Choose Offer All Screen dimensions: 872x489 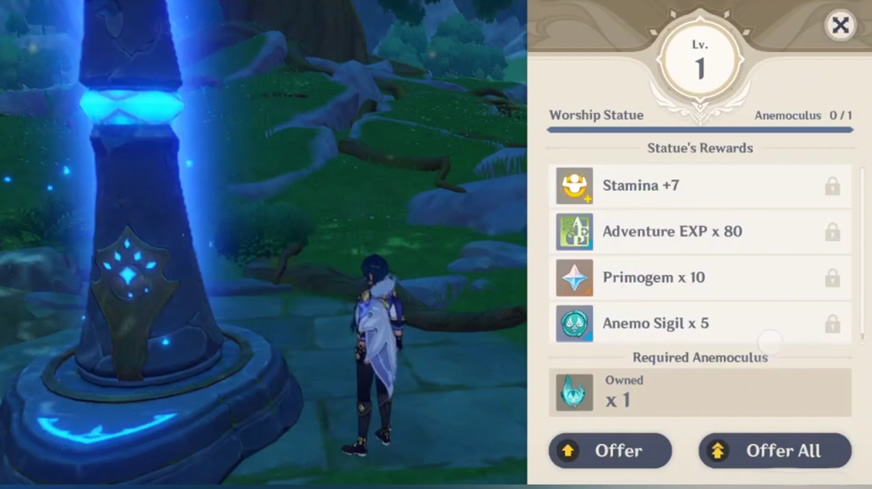click(x=775, y=451)
